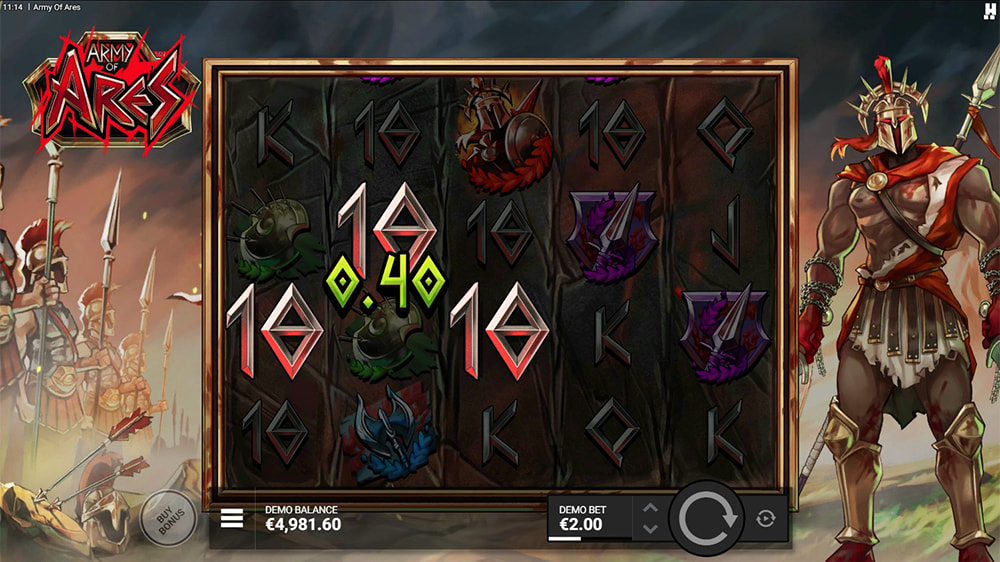The image size is (1000, 562).
Task: Open the hamburger game menu
Action: [232, 518]
